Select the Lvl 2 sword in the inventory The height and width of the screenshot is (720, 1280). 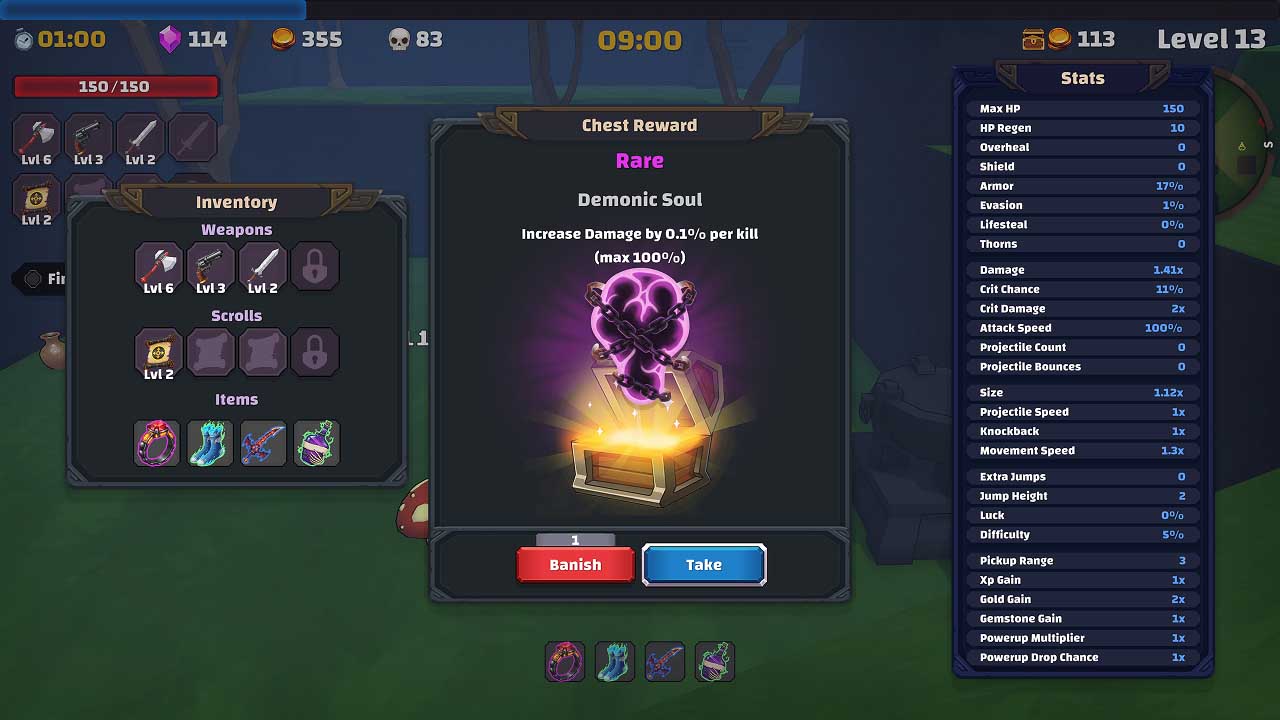pos(263,266)
